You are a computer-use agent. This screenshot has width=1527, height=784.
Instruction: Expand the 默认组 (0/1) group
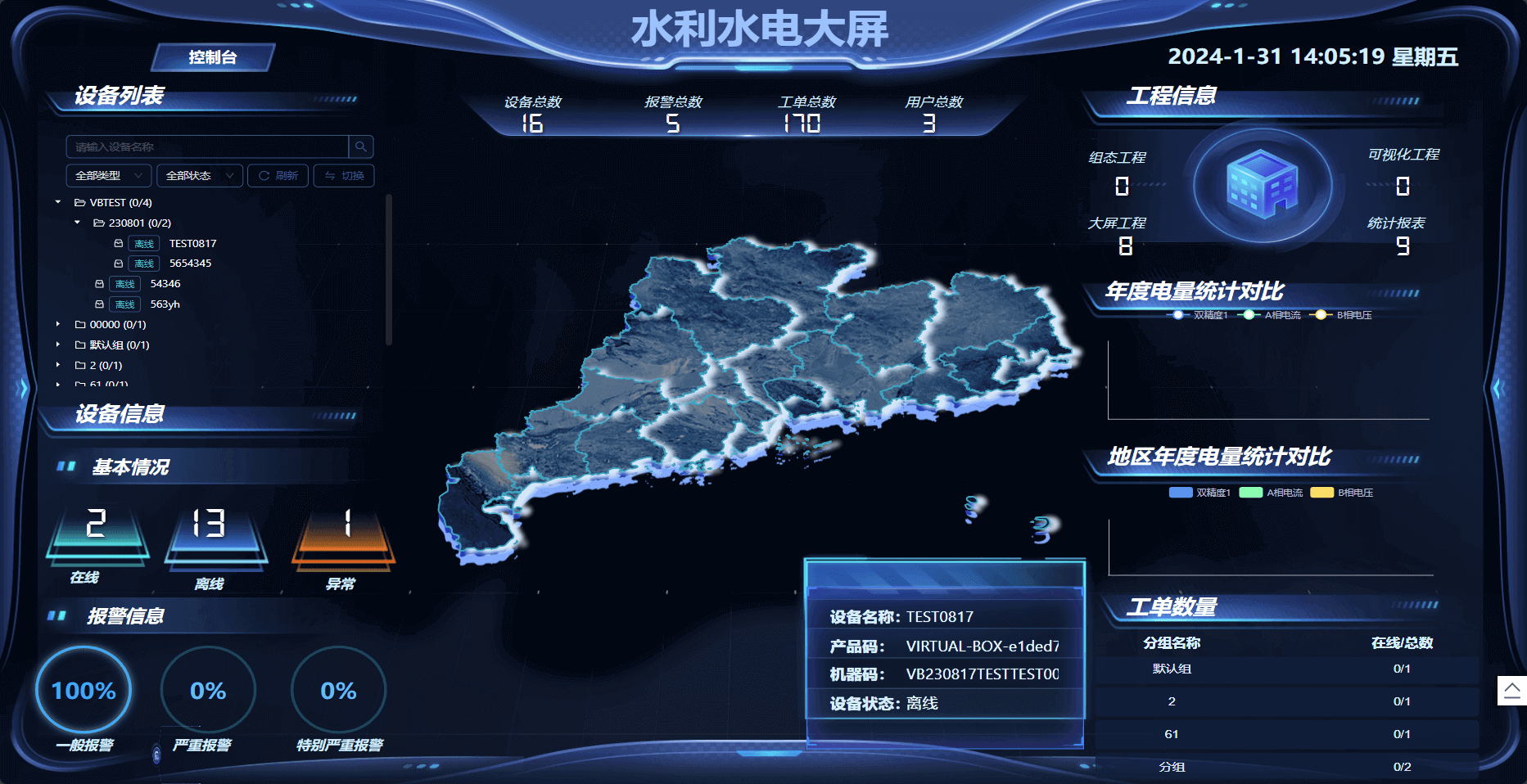58,345
